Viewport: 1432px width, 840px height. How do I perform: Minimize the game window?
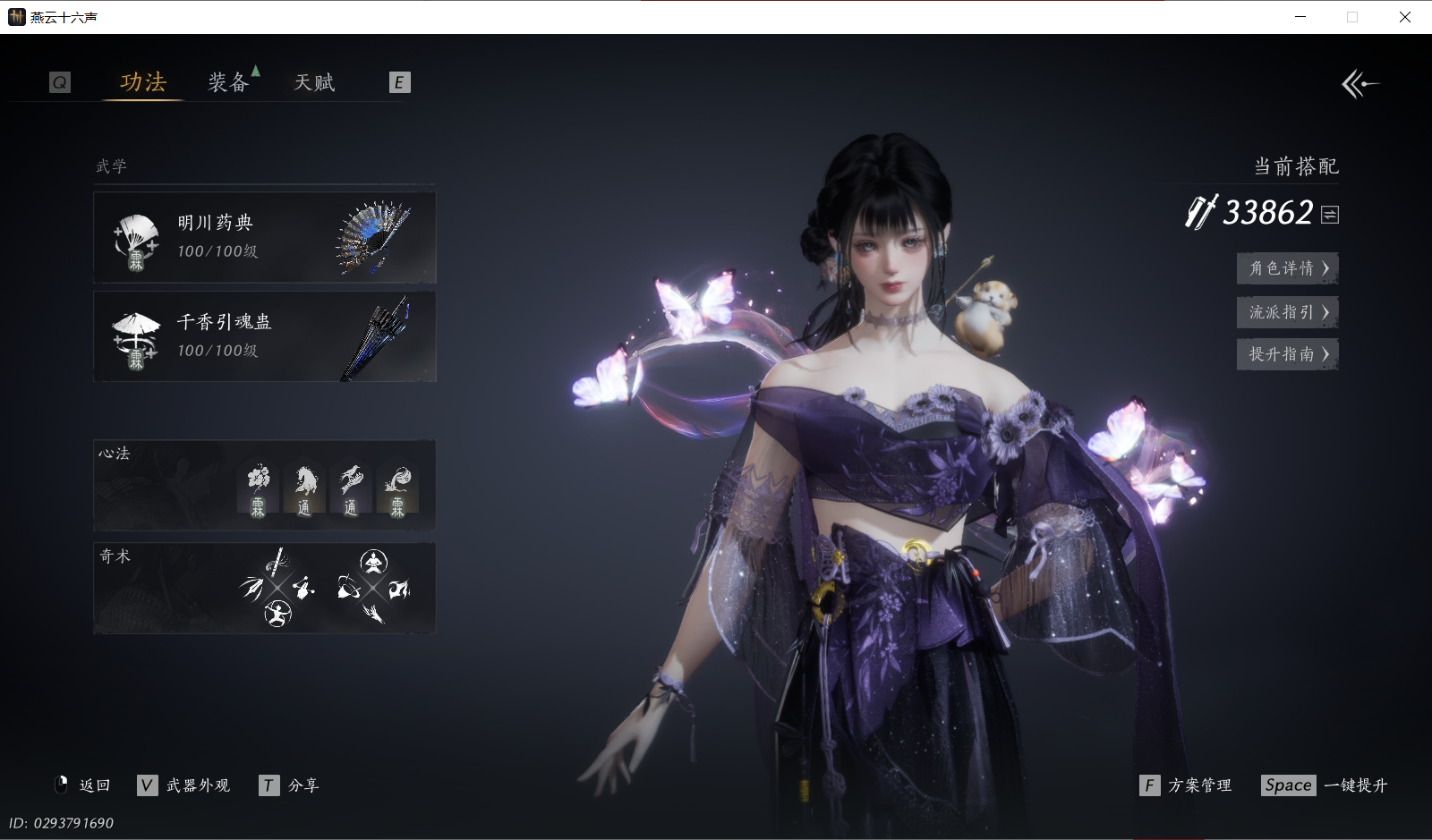(1300, 17)
